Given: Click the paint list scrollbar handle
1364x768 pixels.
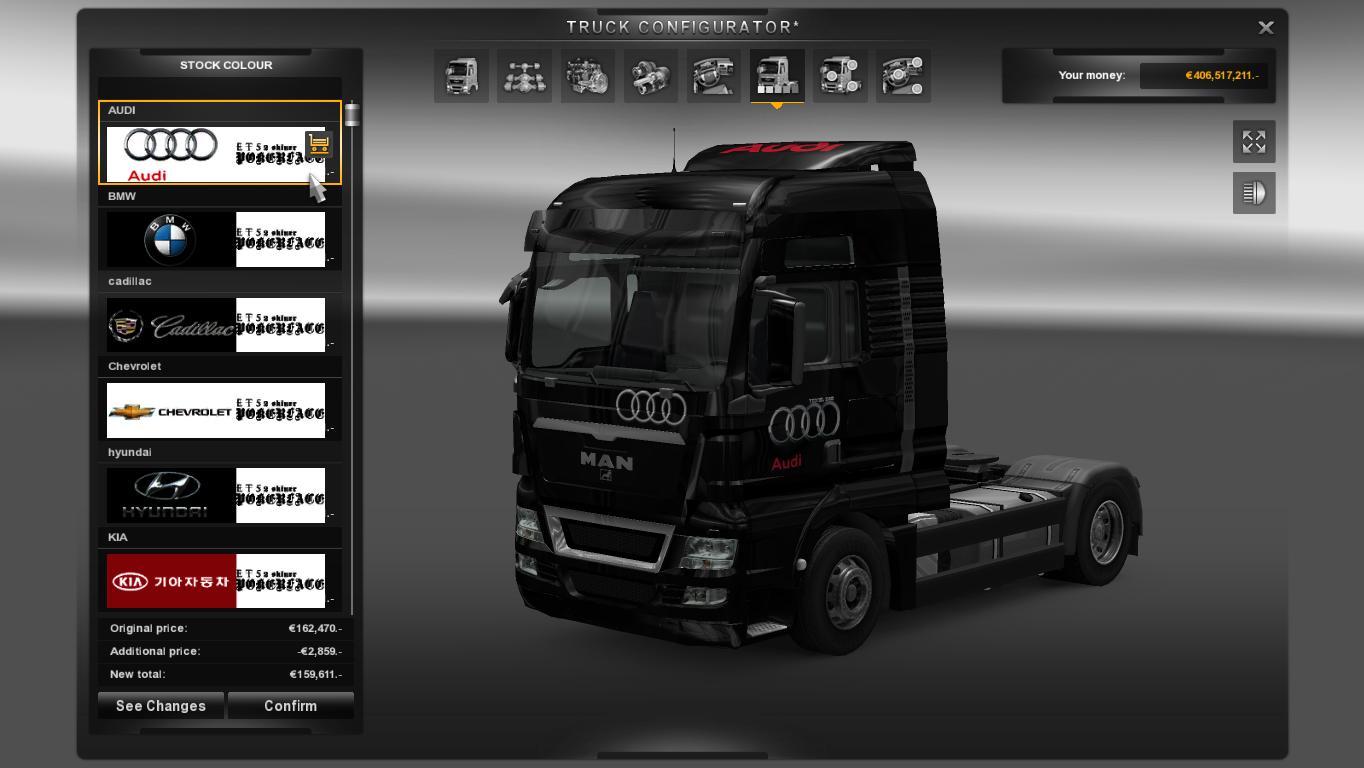Looking at the screenshot, I should [352, 115].
